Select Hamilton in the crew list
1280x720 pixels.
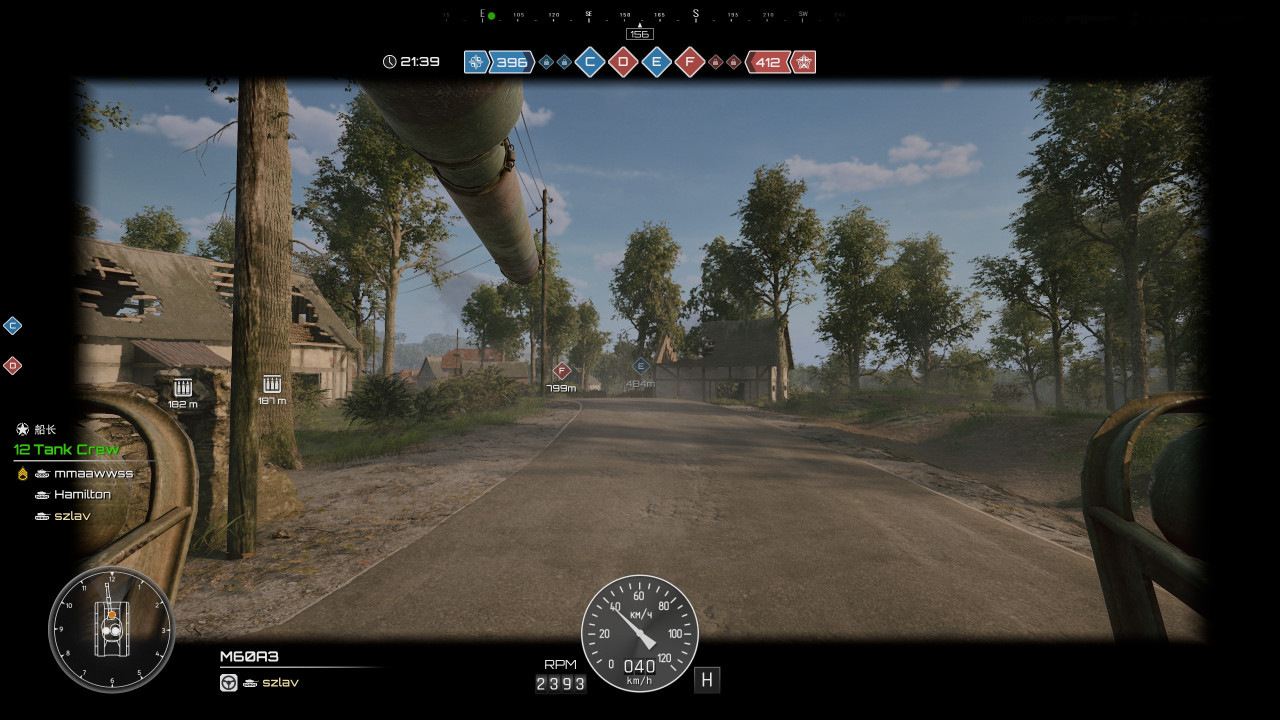(82, 494)
